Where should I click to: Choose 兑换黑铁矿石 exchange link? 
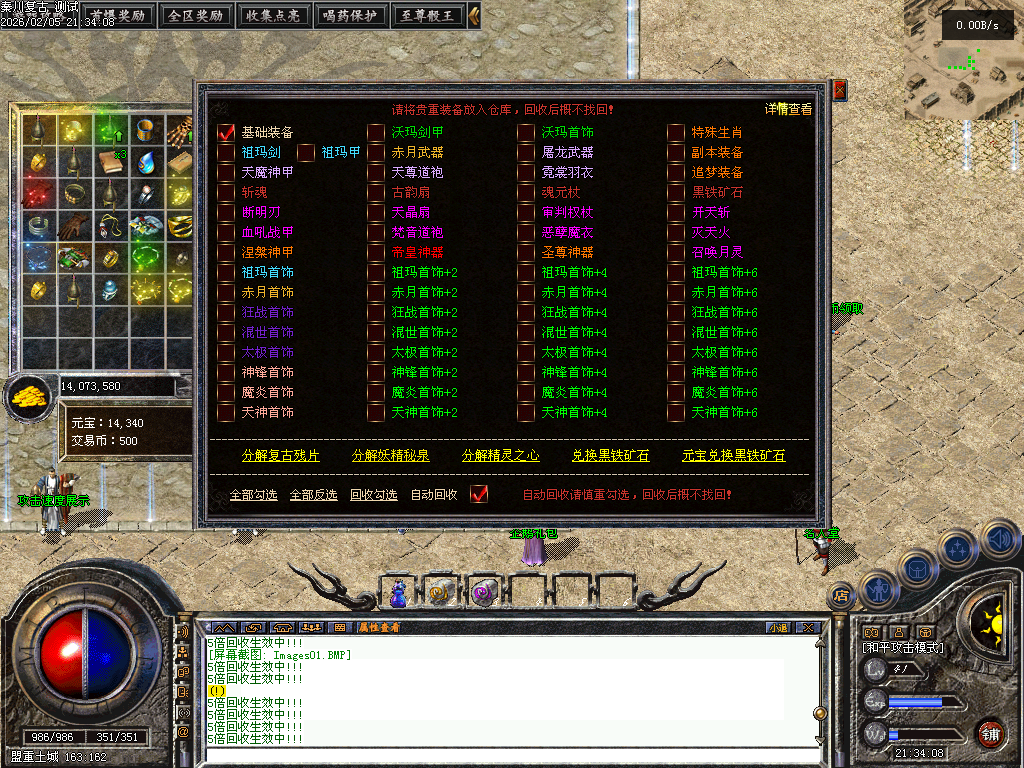click(x=610, y=455)
